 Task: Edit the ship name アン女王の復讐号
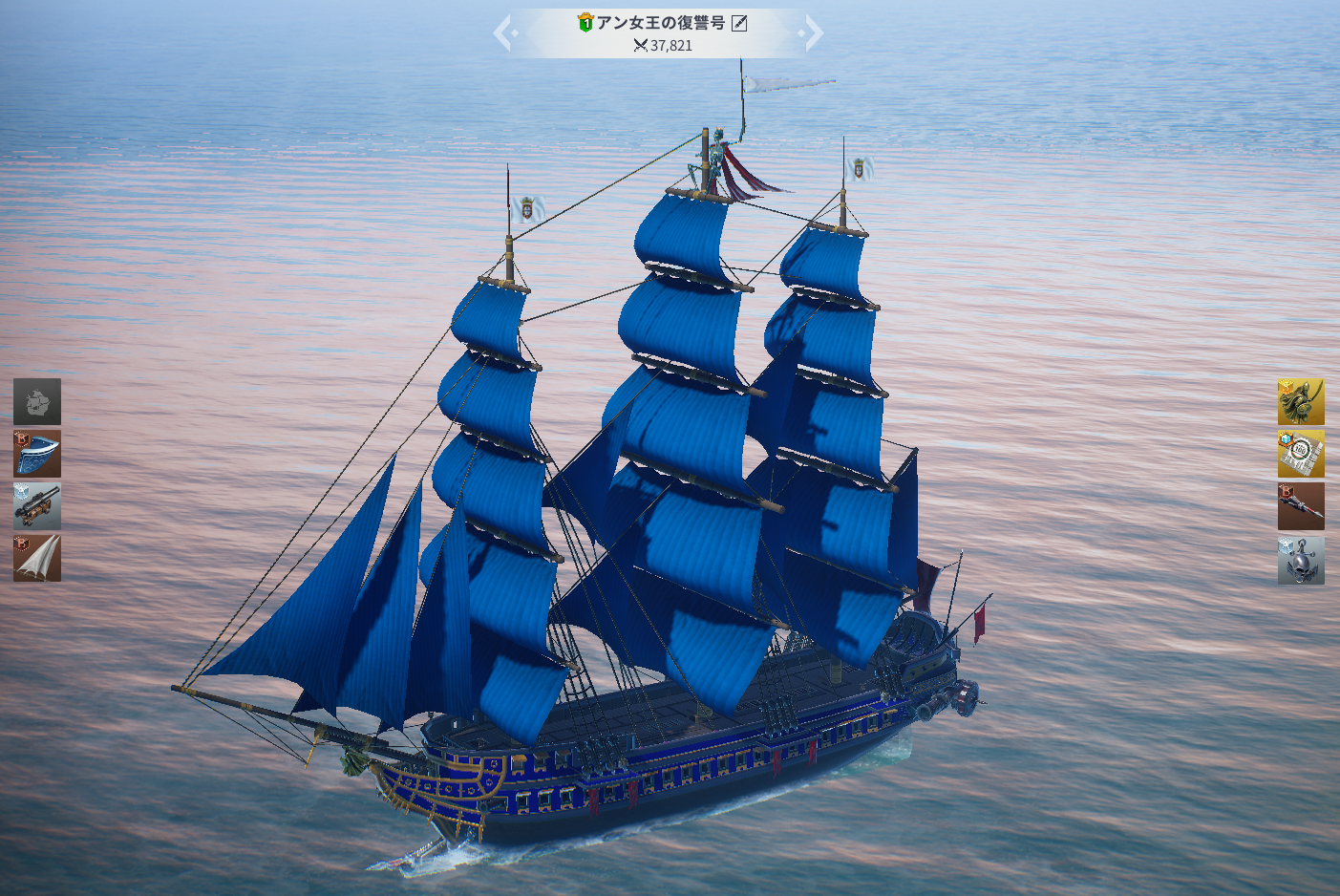click(x=739, y=23)
